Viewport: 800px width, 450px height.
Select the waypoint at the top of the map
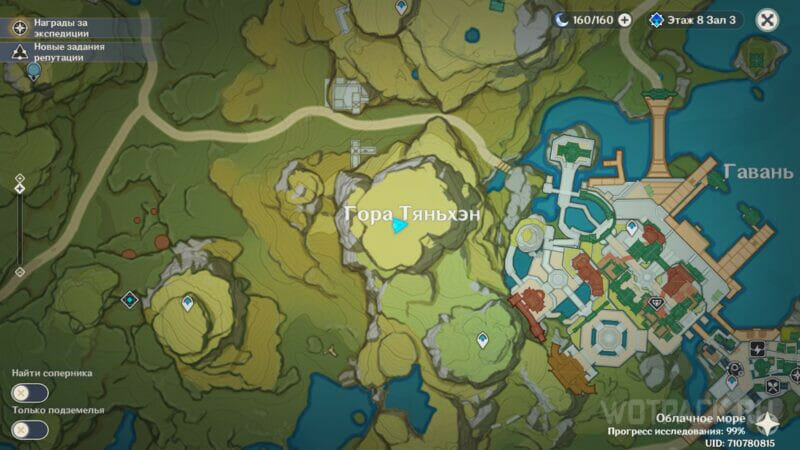pos(401,7)
